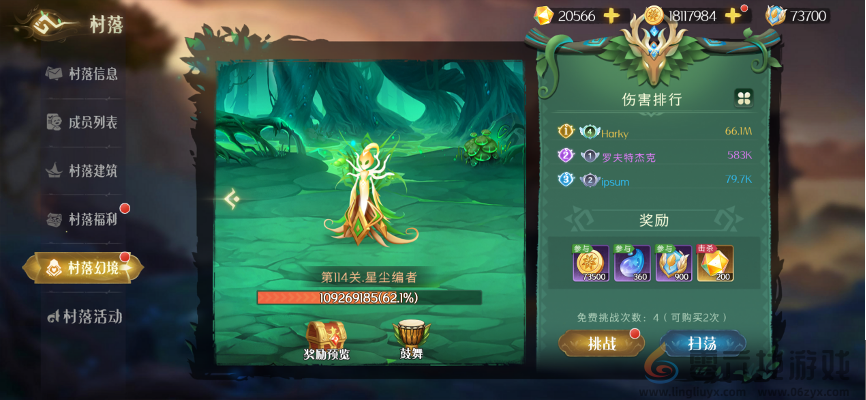Open the 村落建筑 village buildings tab
The image size is (866, 400).
83,171
